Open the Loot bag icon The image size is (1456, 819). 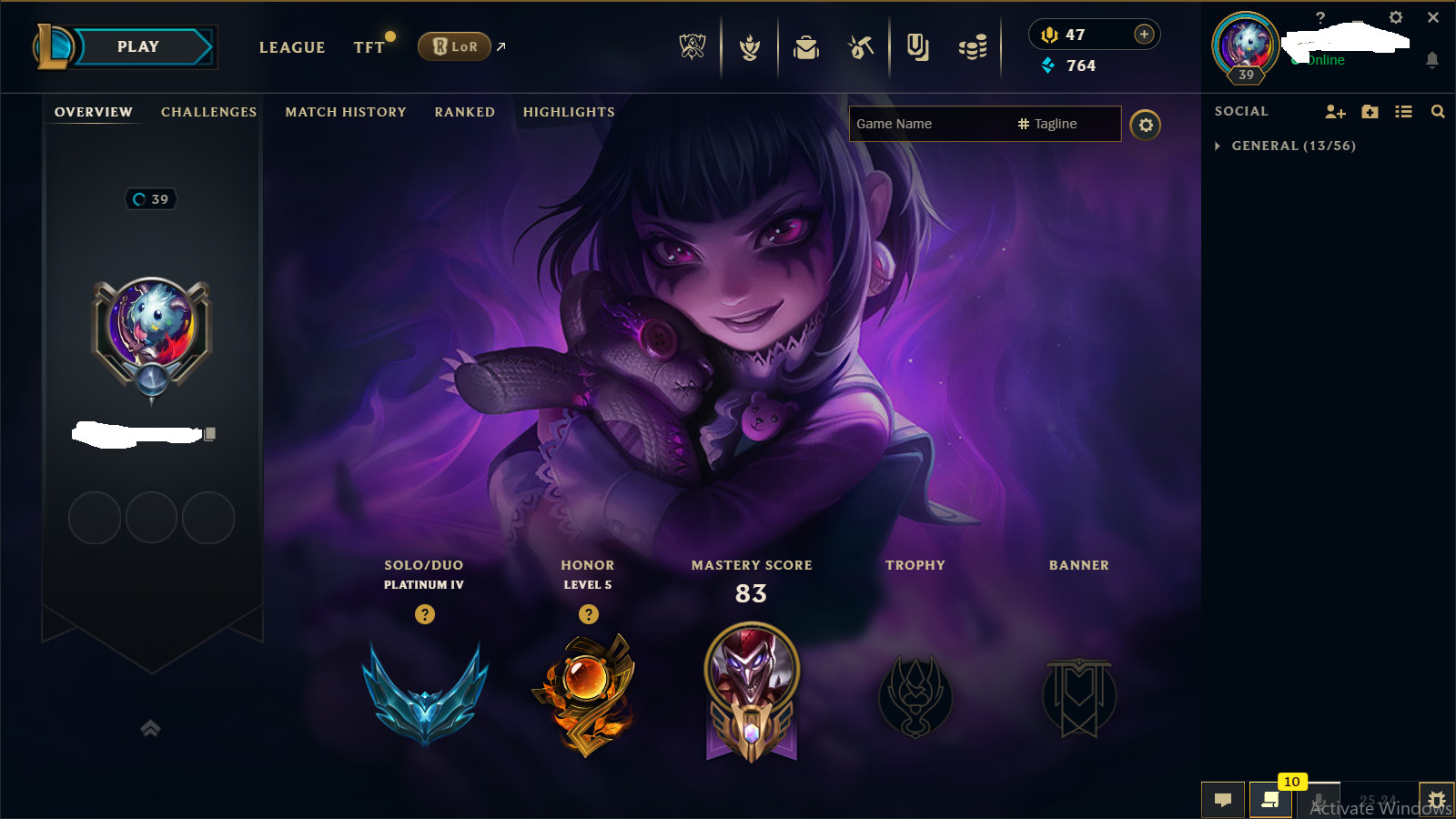click(805, 45)
